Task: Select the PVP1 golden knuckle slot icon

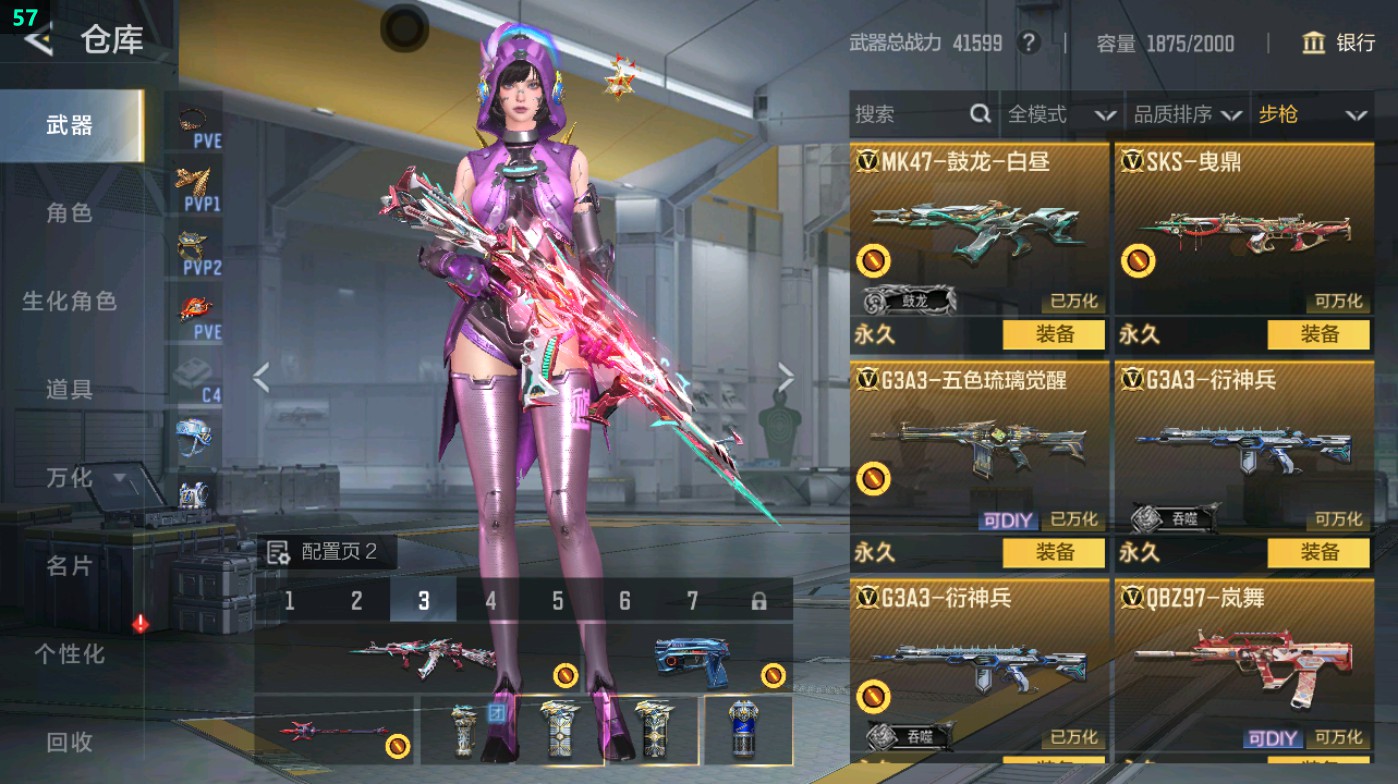Action: (192, 181)
